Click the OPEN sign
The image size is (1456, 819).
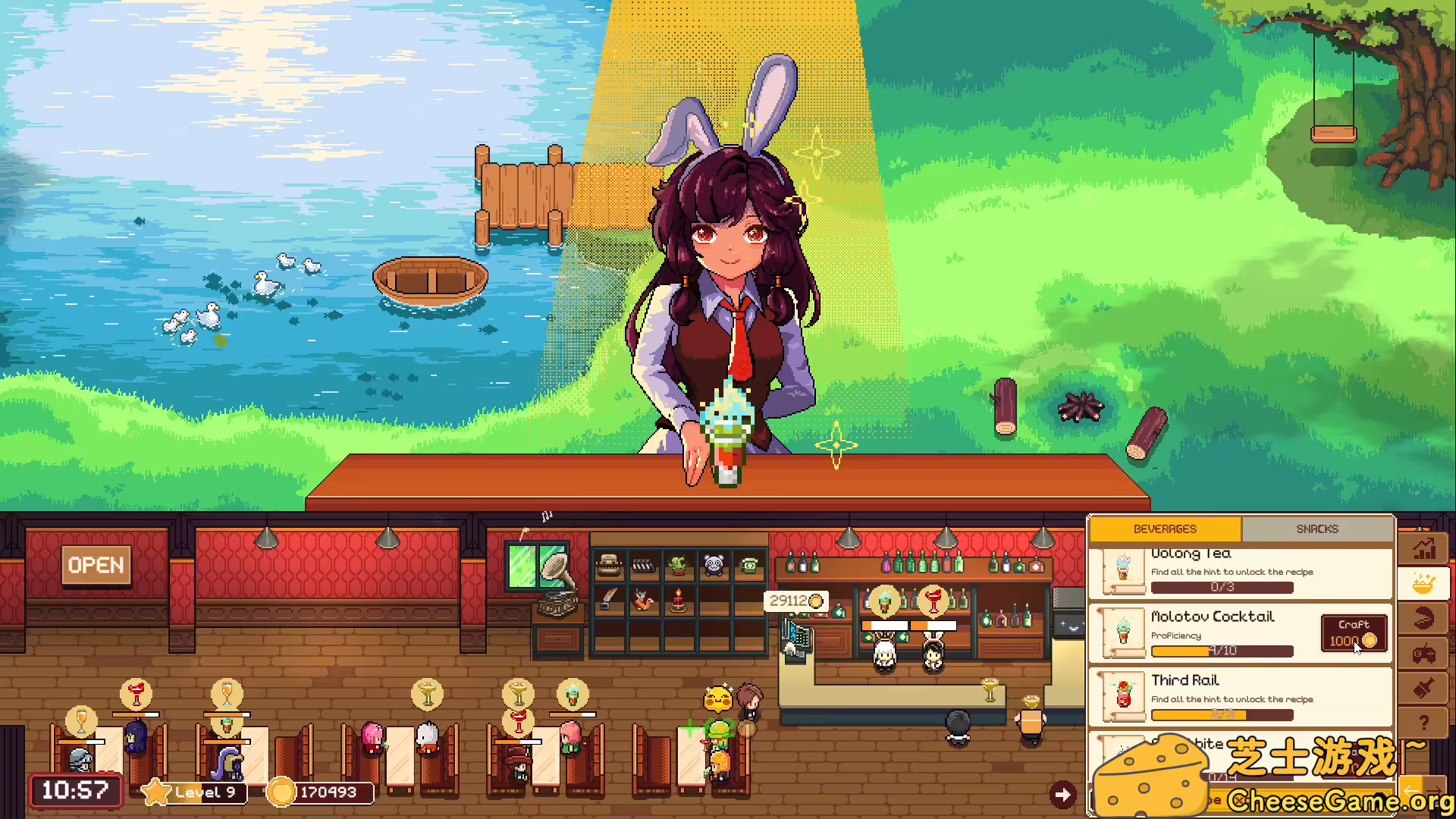96,564
